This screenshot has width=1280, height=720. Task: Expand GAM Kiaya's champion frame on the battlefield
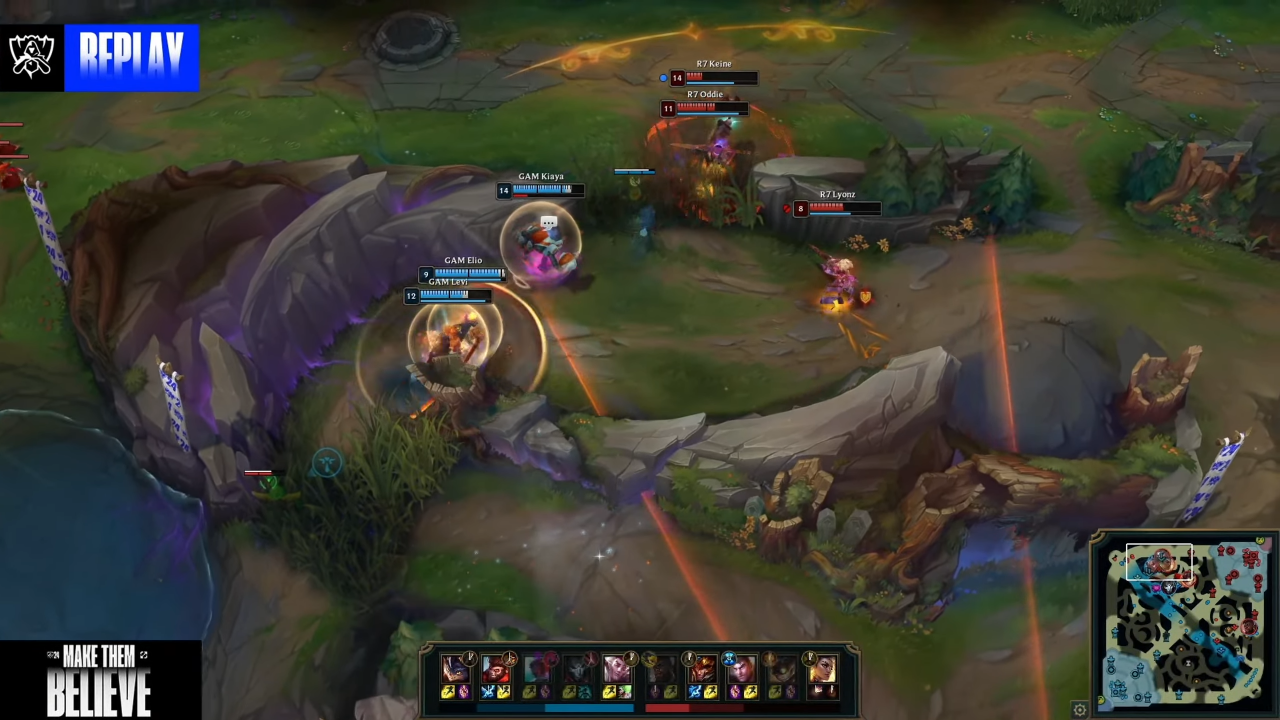tap(541, 189)
